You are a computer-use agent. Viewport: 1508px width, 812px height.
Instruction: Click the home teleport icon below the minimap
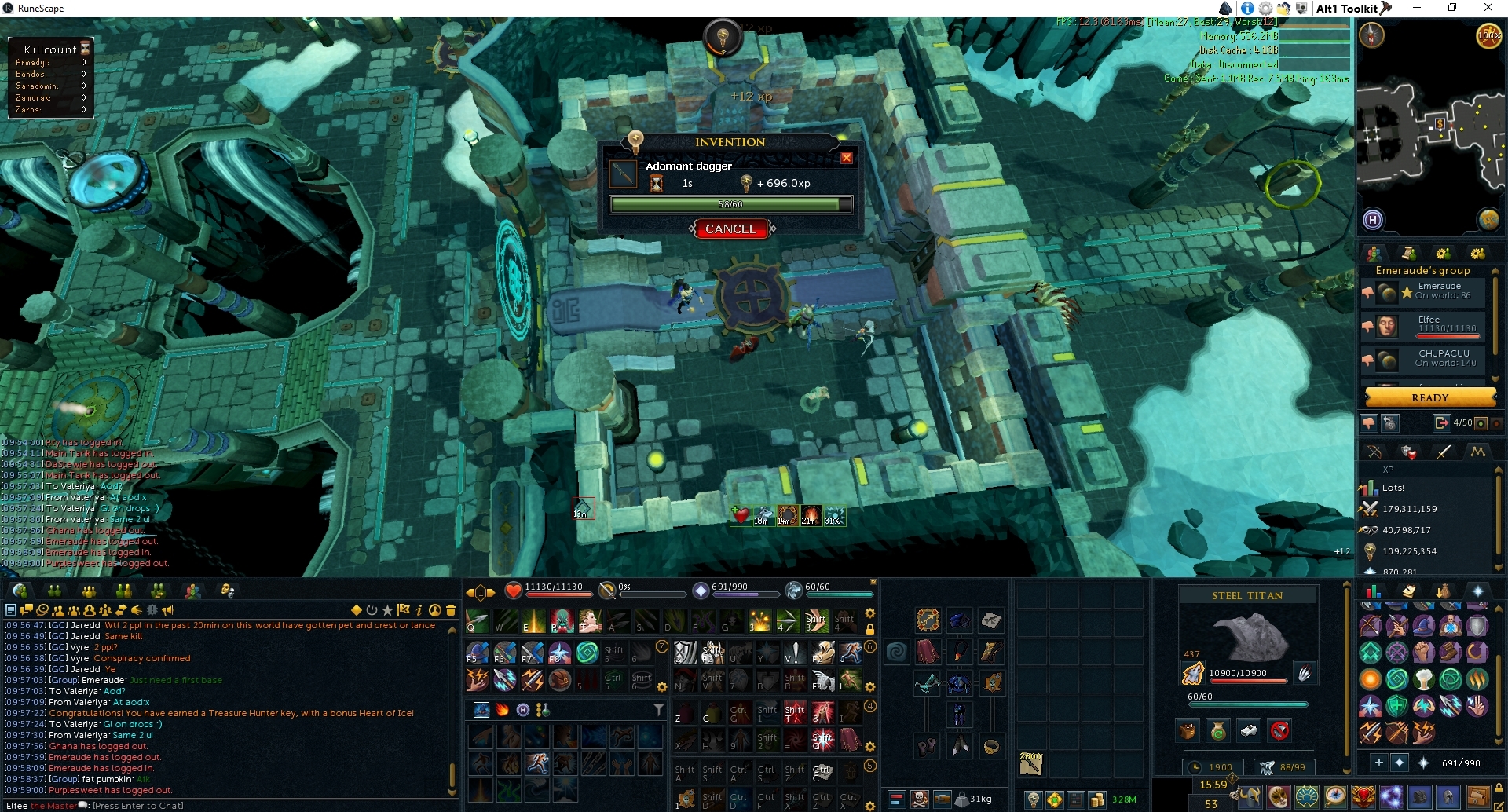(1373, 221)
